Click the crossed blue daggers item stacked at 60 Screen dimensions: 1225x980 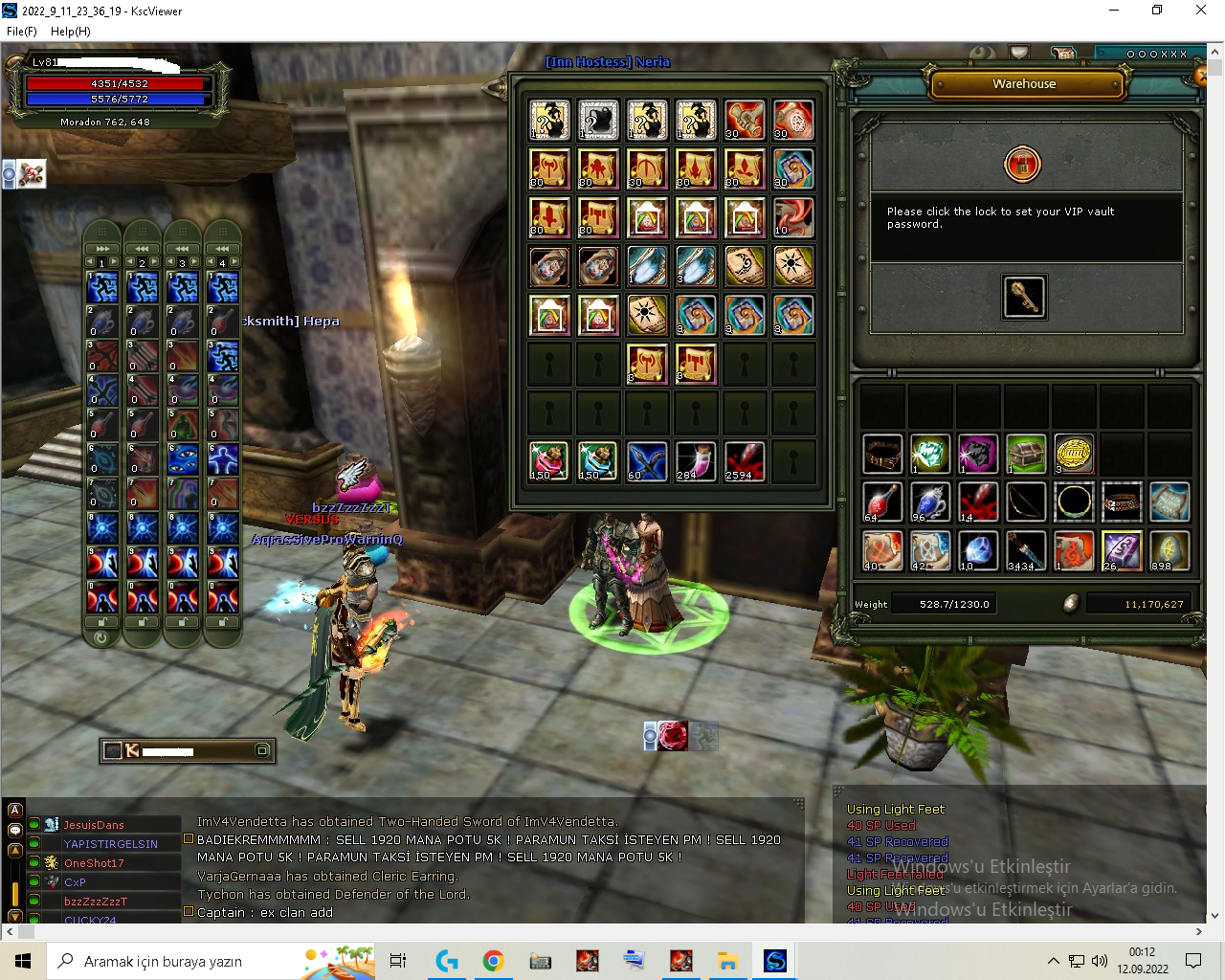(646, 461)
